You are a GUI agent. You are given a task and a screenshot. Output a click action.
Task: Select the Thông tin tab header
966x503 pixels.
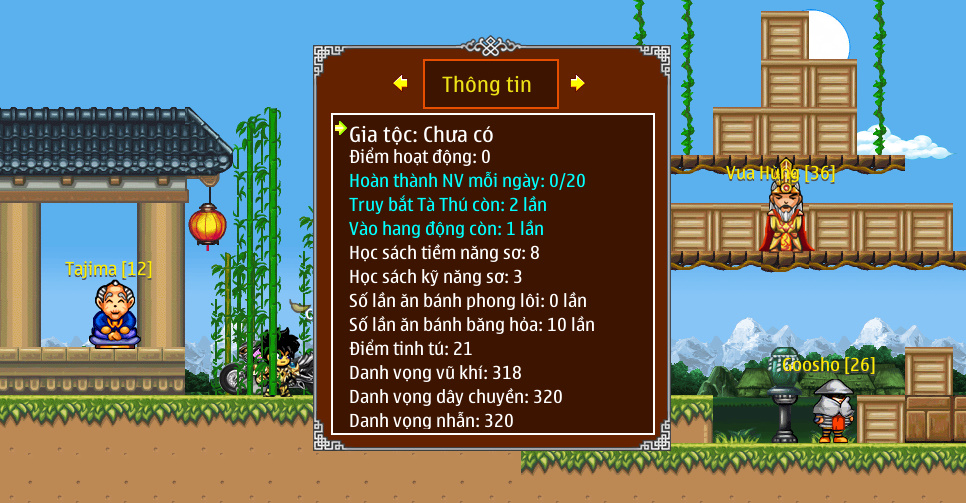click(489, 84)
